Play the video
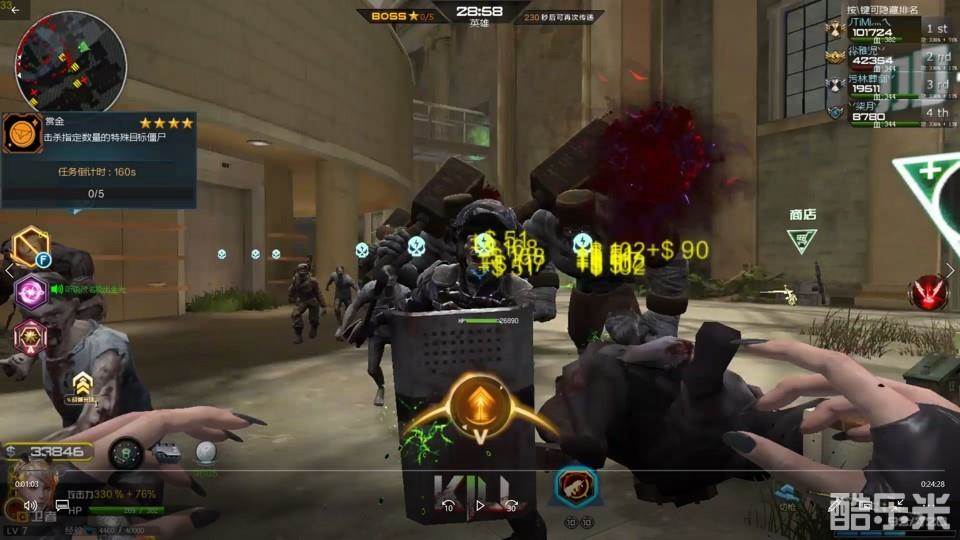960x540 pixels. point(479,506)
